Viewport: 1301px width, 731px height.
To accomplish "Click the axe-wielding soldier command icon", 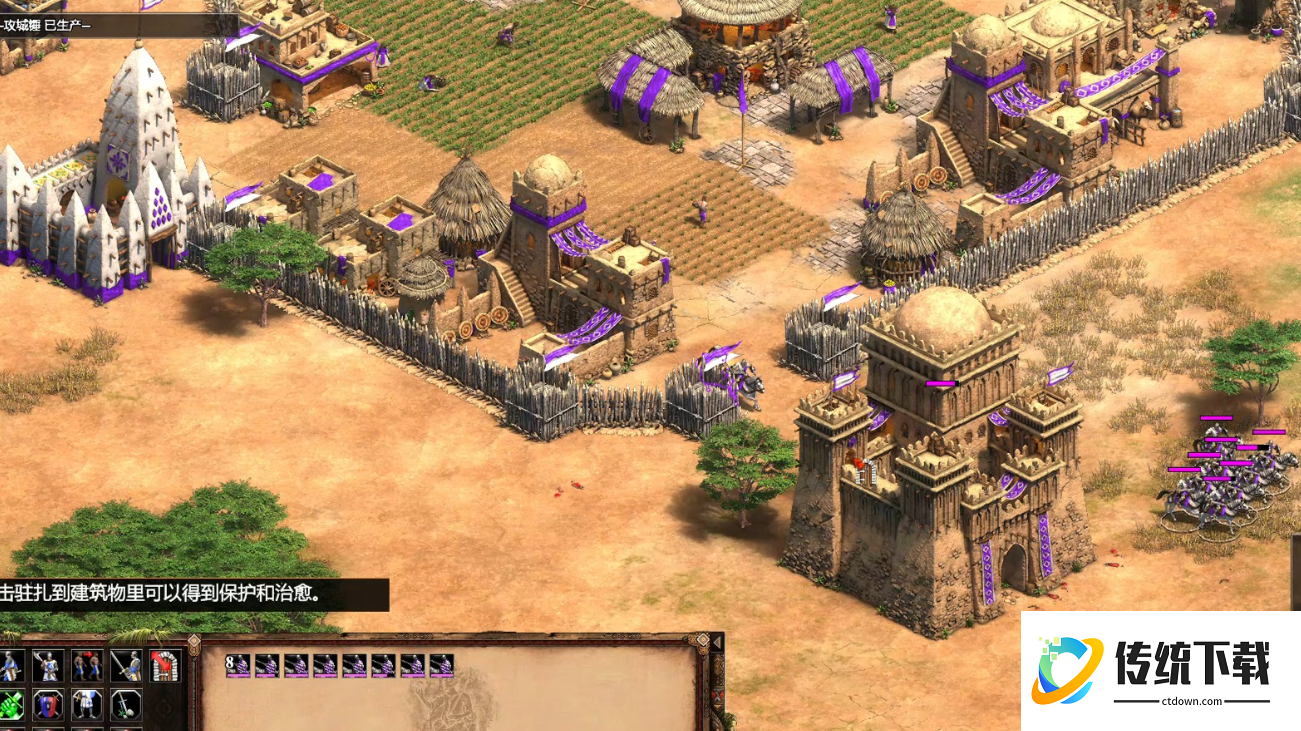I will 47,665.
